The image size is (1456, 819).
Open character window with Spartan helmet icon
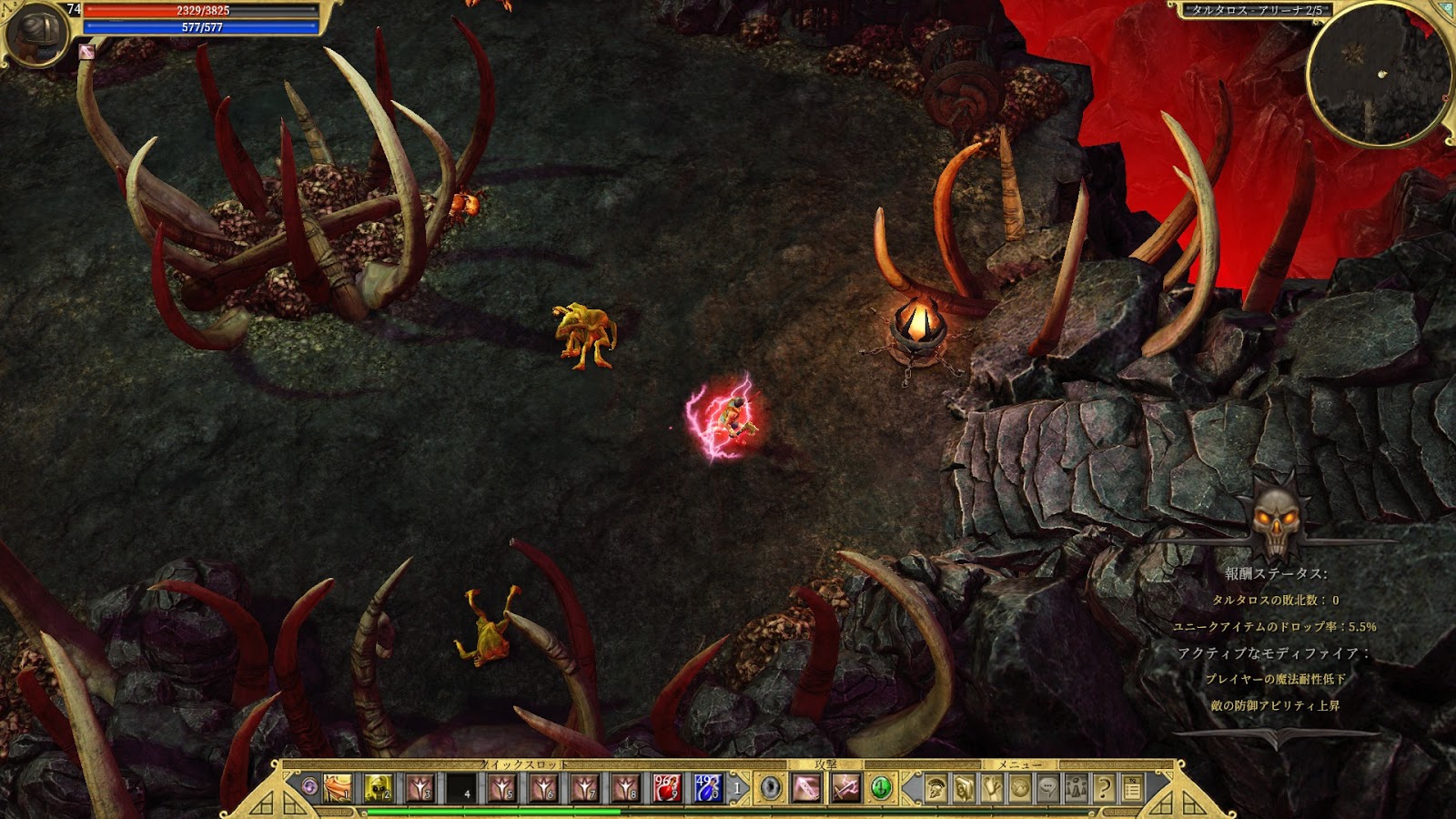point(935,788)
